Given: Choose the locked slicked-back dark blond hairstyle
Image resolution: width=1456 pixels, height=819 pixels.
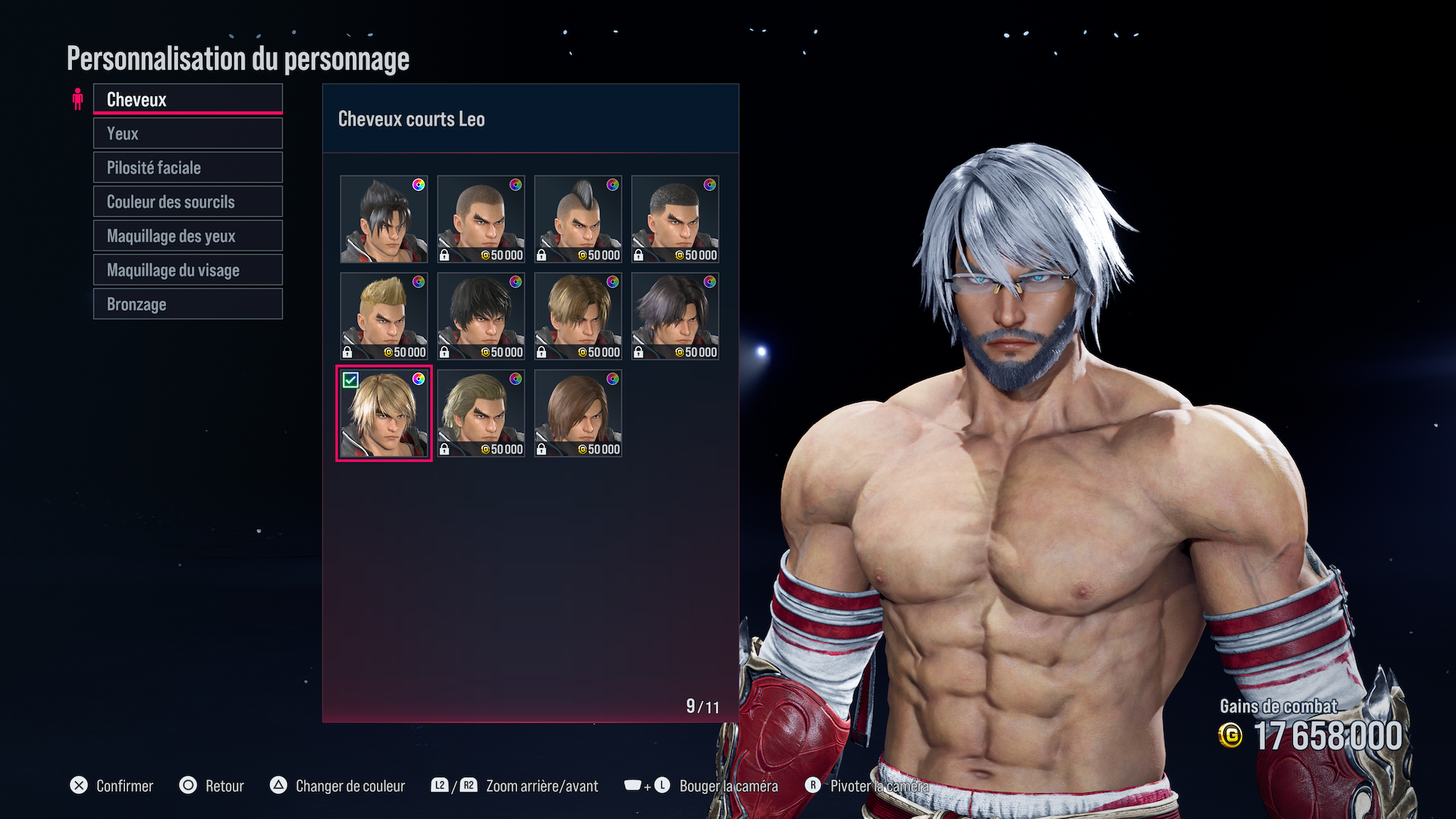Looking at the screenshot, I should click(x=481, y=413).
